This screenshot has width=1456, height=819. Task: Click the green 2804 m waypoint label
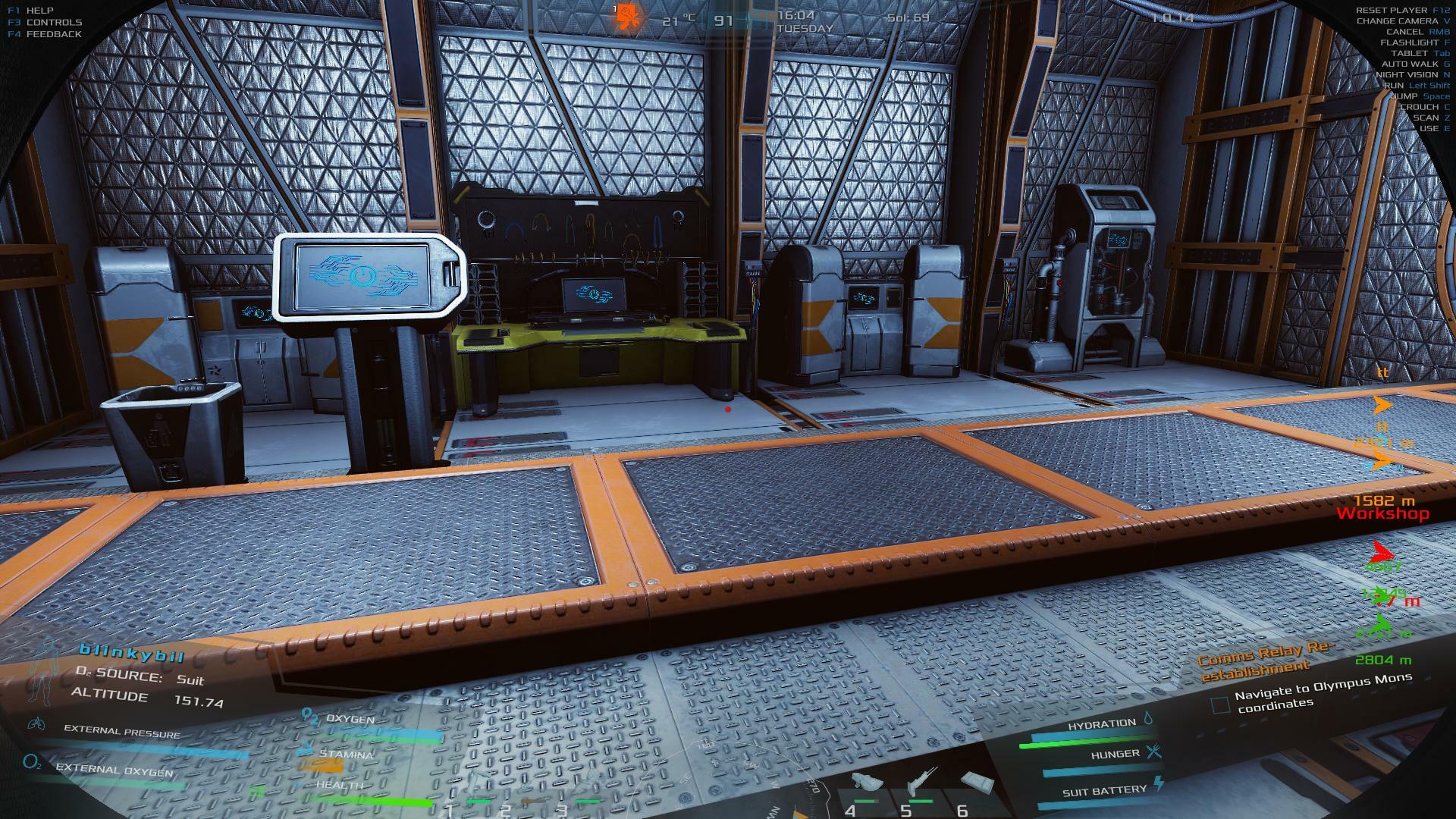(x=1382, y=660)
